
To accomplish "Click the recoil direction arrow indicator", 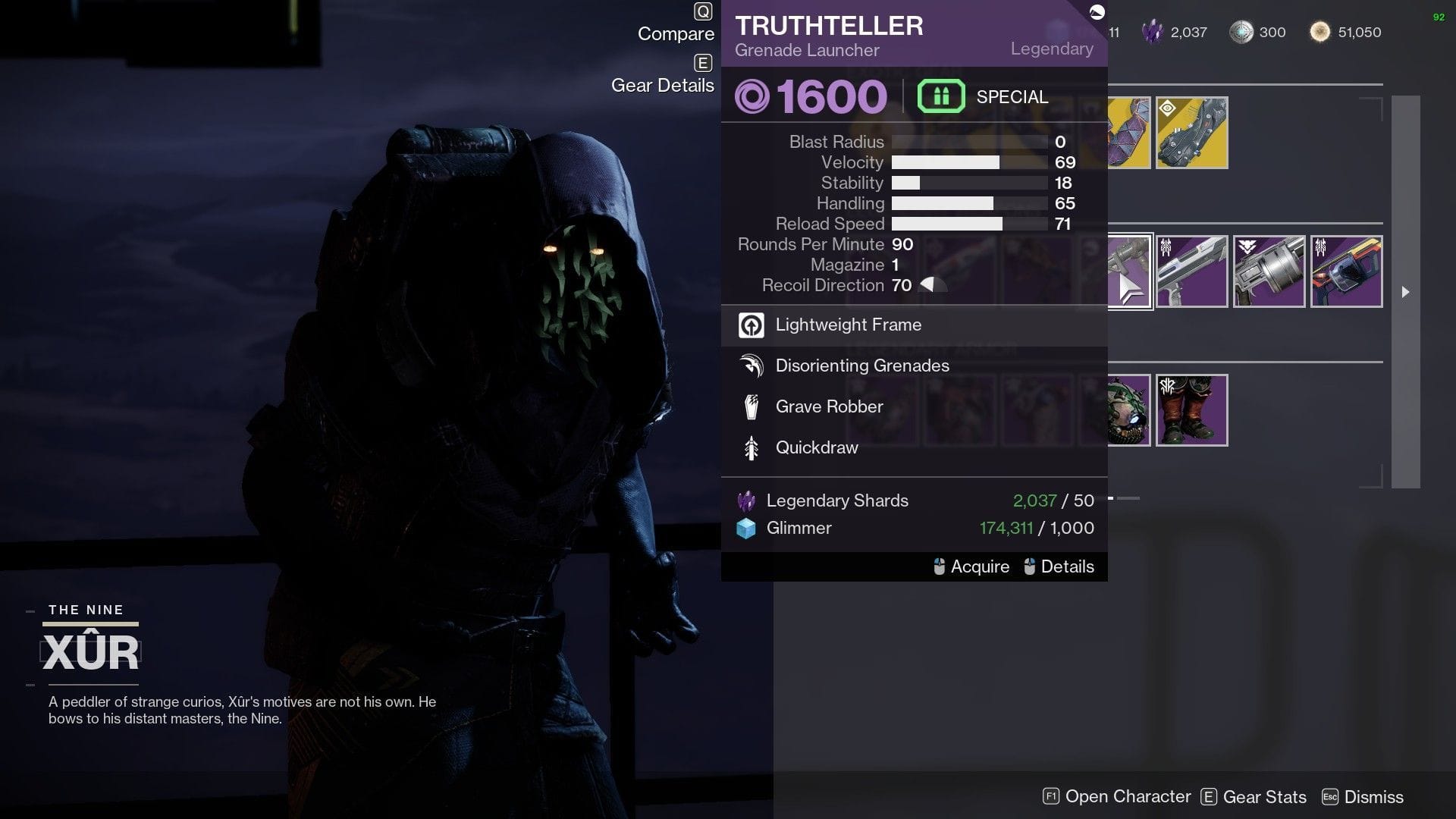I will click(932, 284).
